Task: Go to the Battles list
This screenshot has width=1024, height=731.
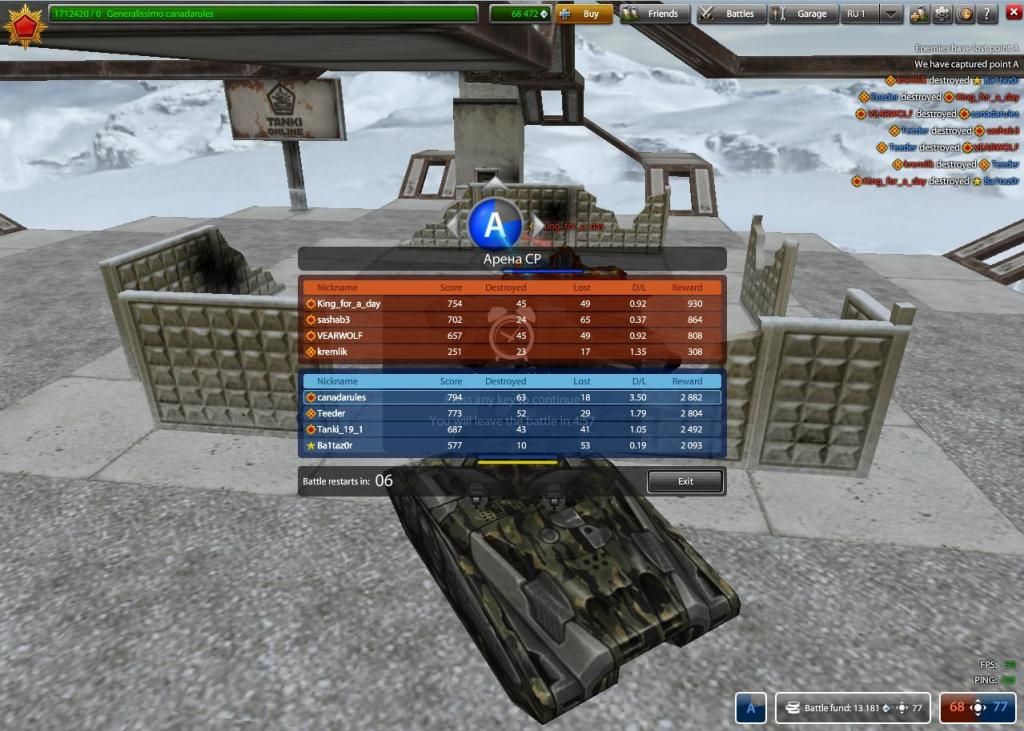Action: pos(731,14)
